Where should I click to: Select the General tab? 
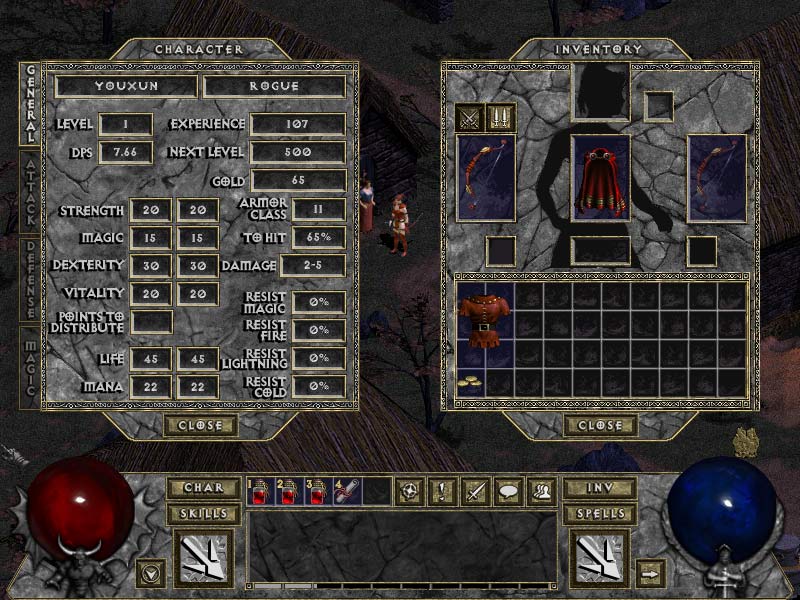click(x=30, y=106)
